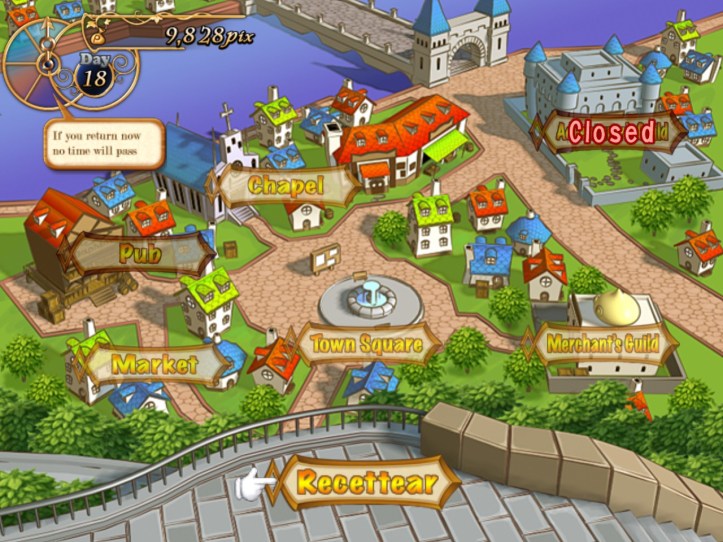
Task: Select the Market destination
Action: click(x=155, y=364)
